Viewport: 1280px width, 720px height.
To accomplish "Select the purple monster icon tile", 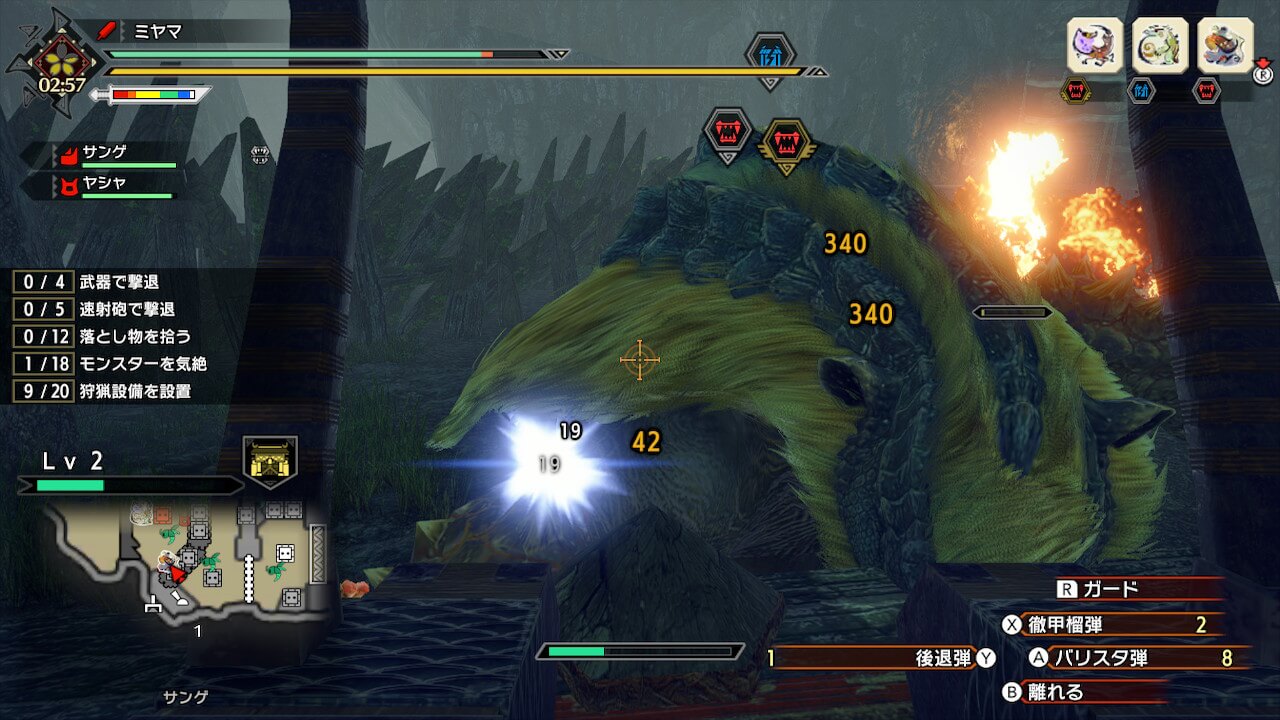I will coord(1094,45).
